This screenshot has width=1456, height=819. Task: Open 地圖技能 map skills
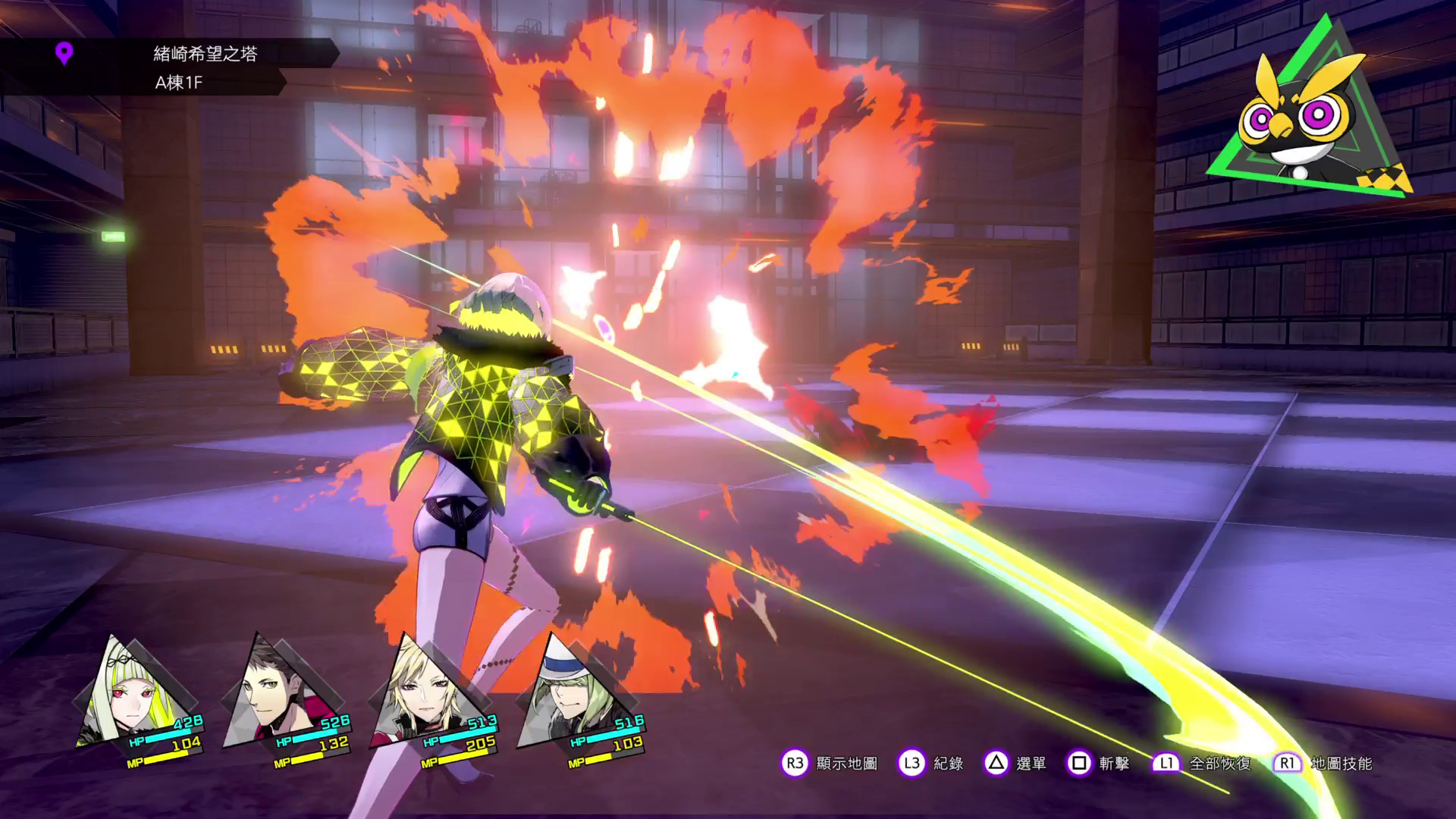point(1341,764)
